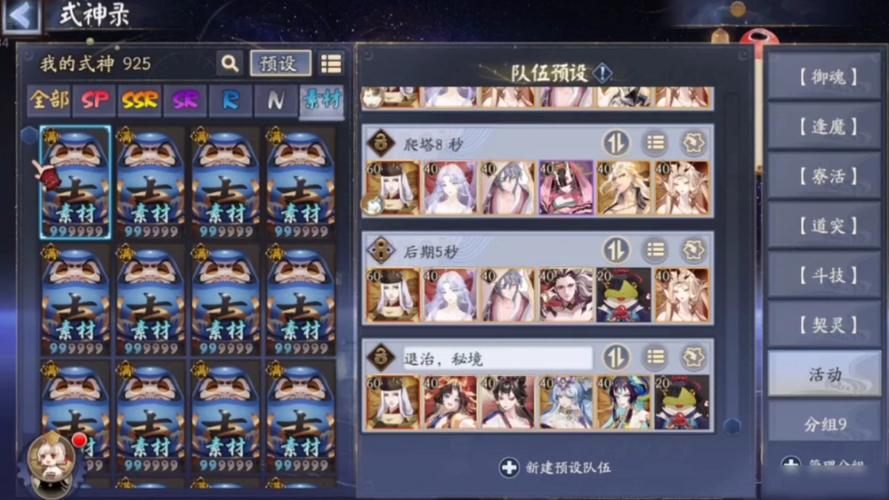Open the 素材 material tab

[x=321, y=101]
